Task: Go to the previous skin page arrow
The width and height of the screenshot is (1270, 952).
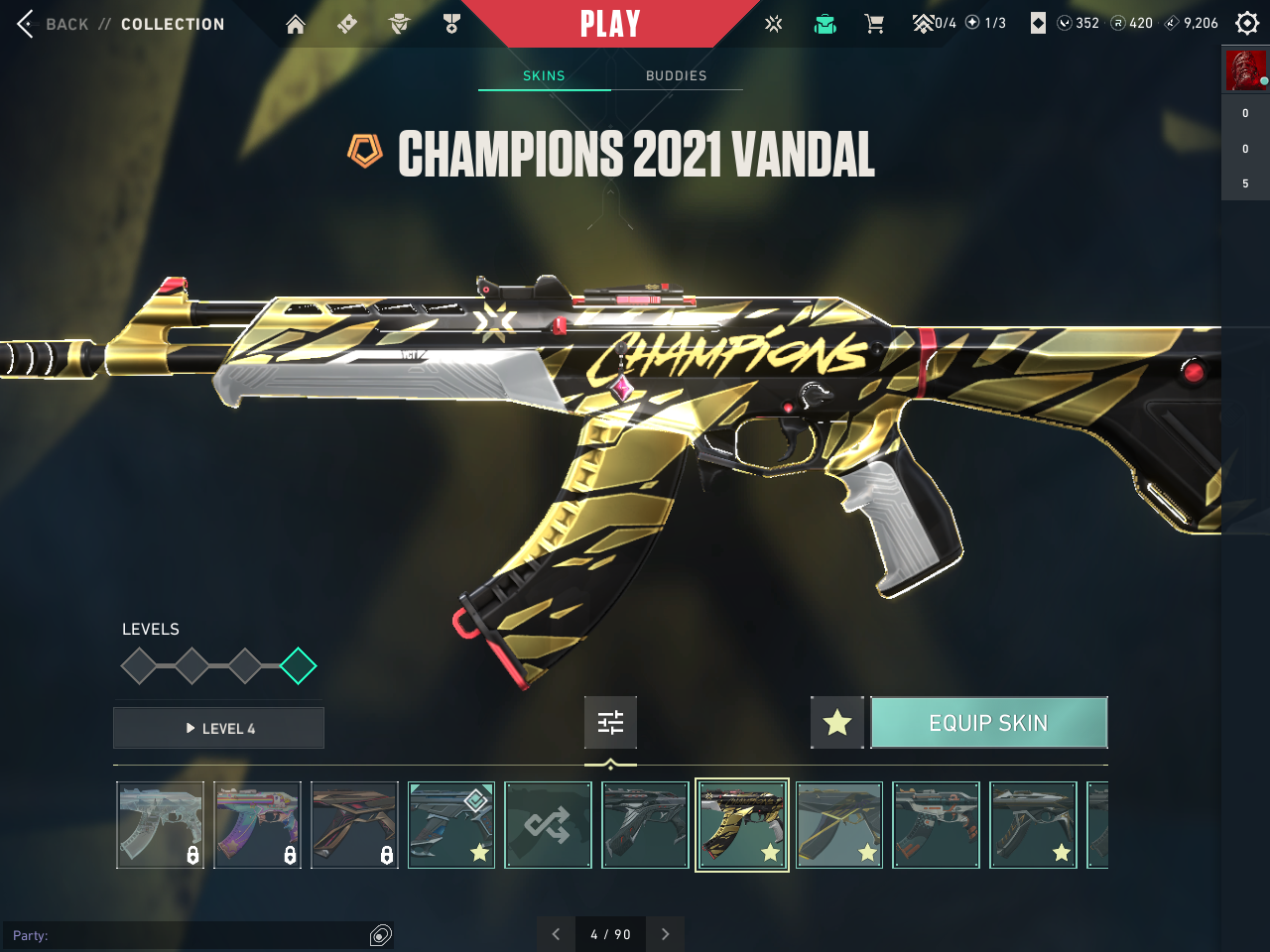Action: (x=556, y=934)
